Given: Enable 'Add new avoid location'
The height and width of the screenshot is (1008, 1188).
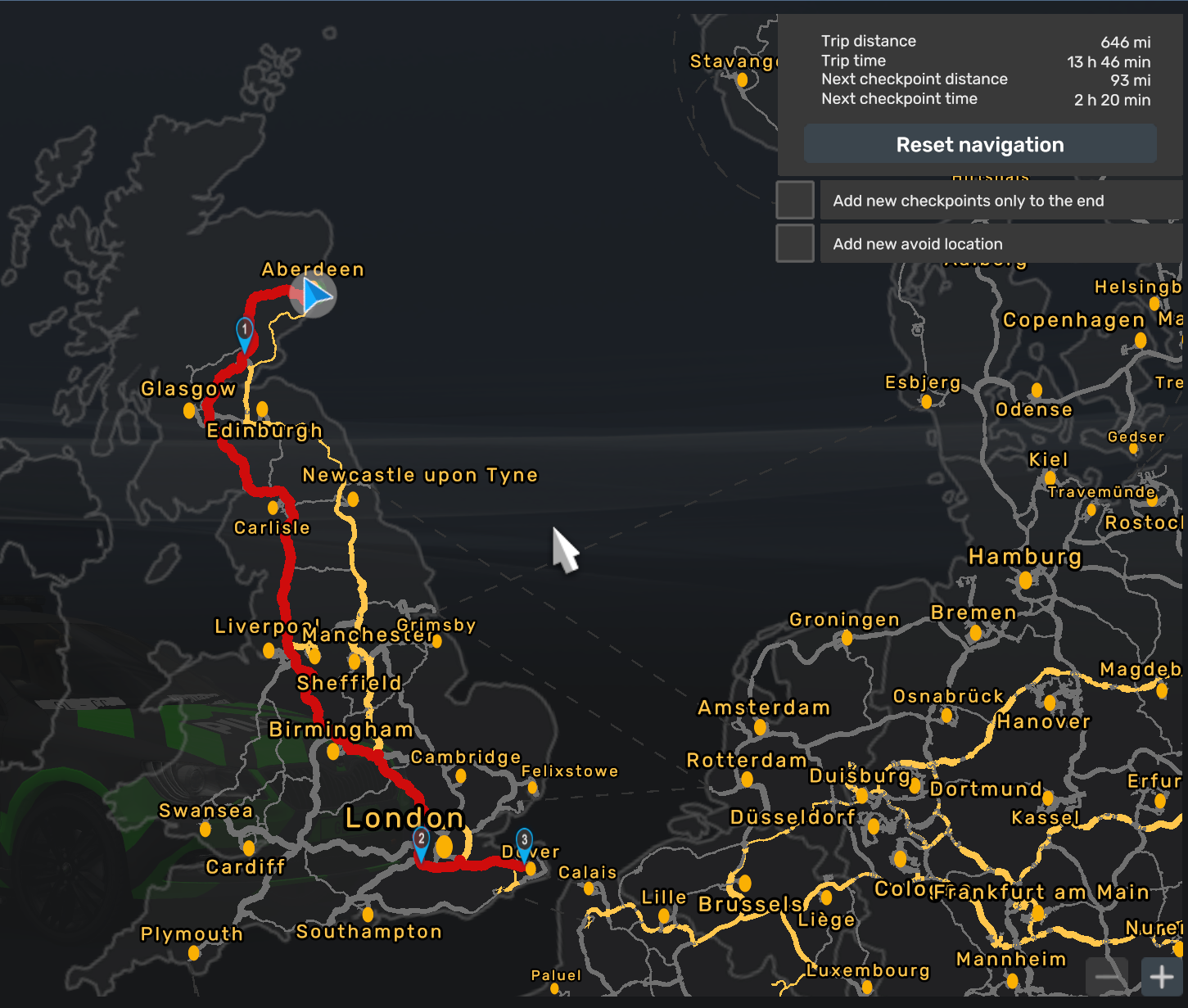Looking at the screenshot, I should [x=793, y=242].
